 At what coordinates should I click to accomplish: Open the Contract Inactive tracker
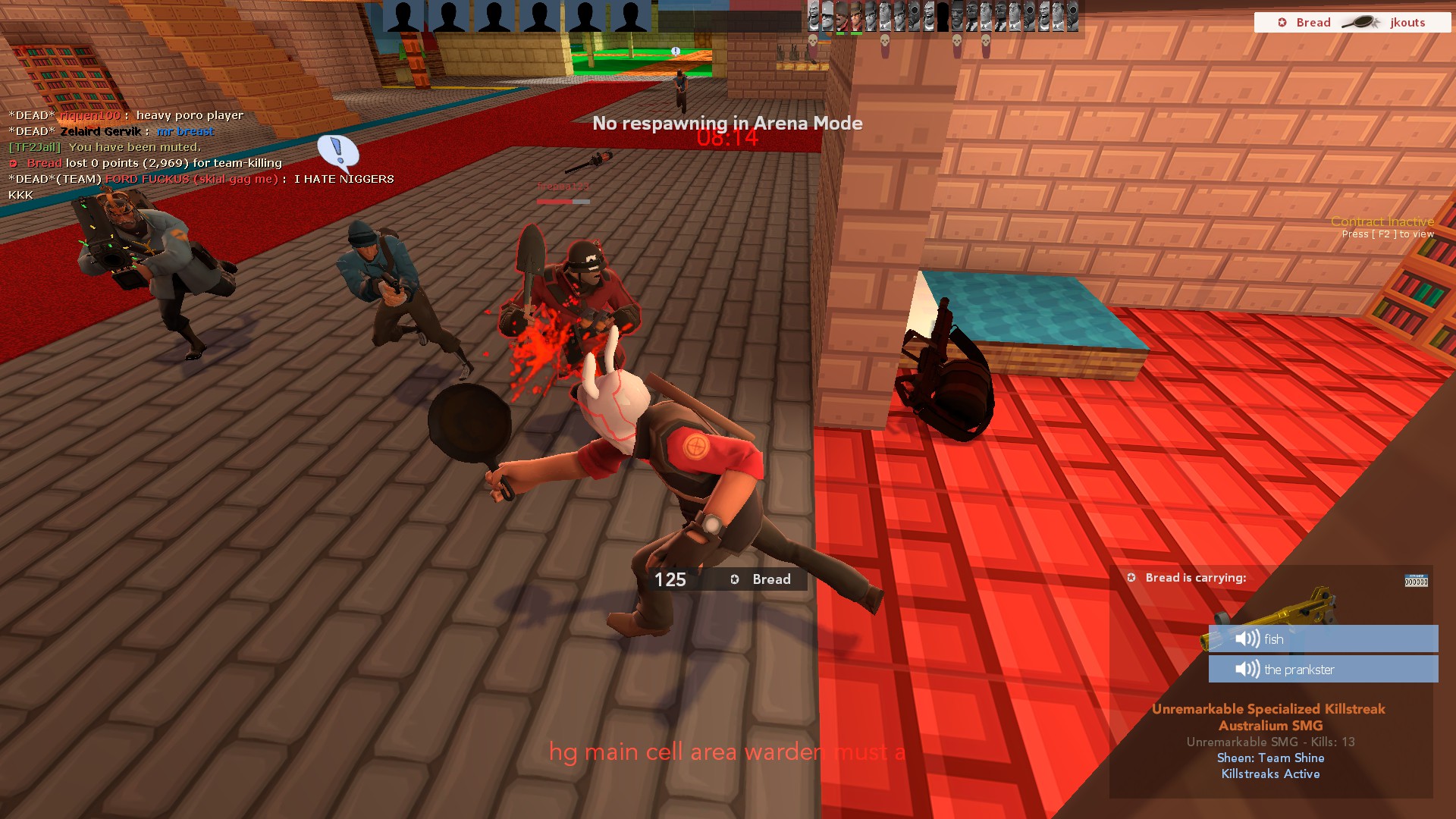1382,222
